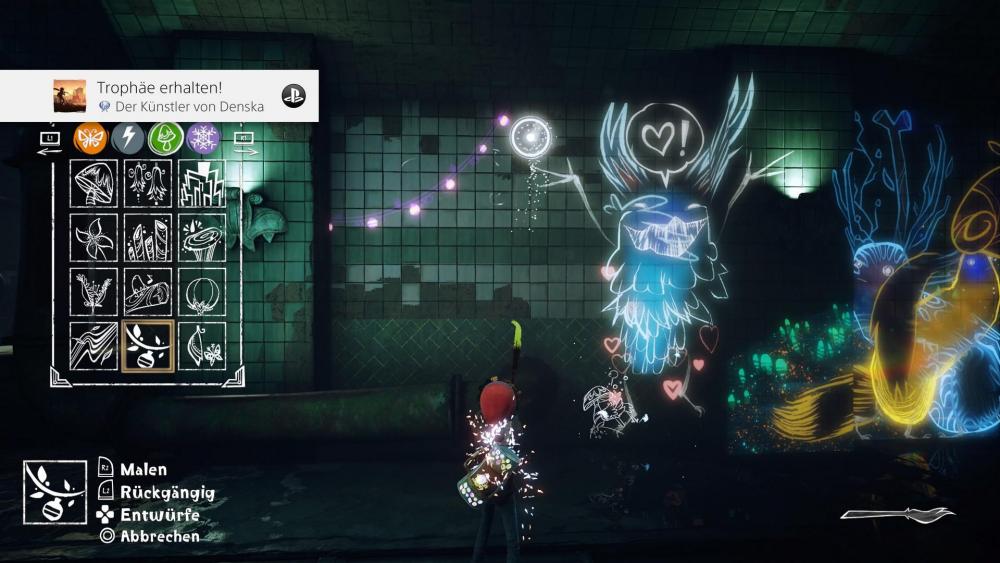Switch to the orange butterfly design category

coord(90,138)
